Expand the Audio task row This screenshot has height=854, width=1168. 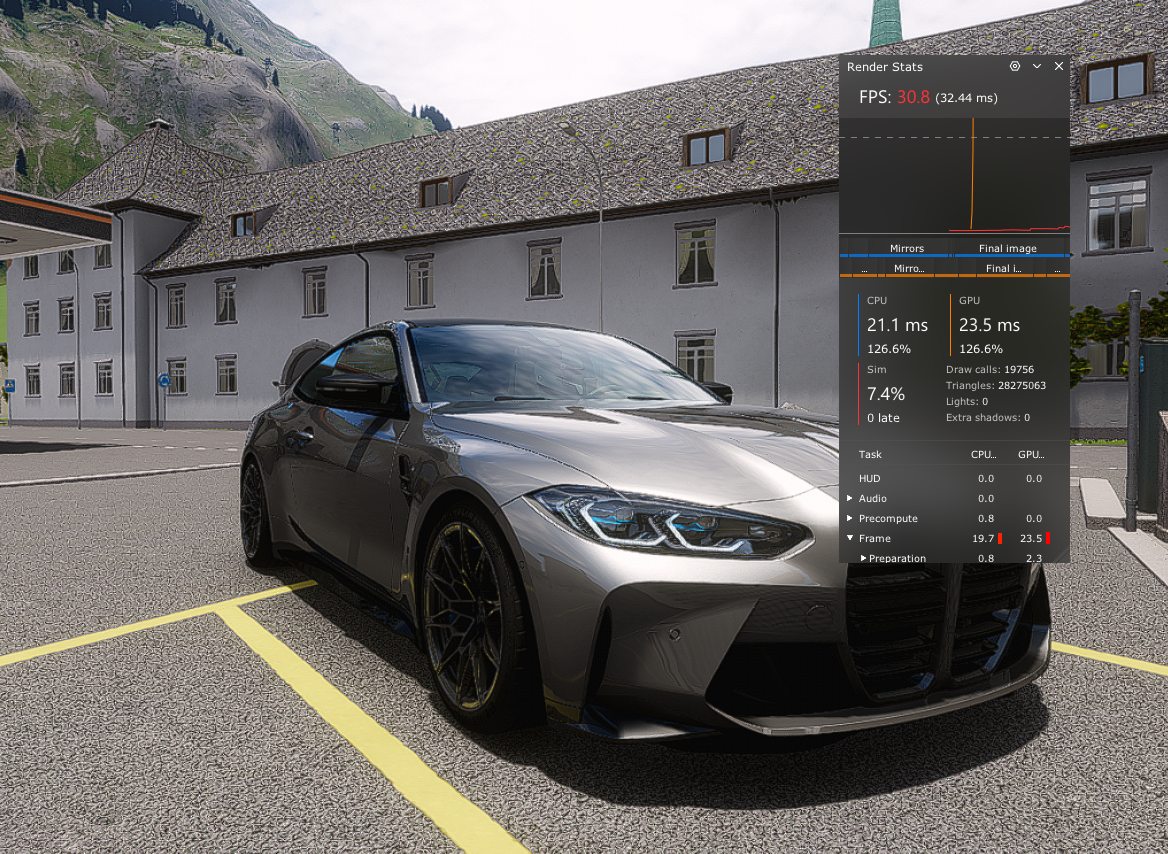tap(850, 498)
